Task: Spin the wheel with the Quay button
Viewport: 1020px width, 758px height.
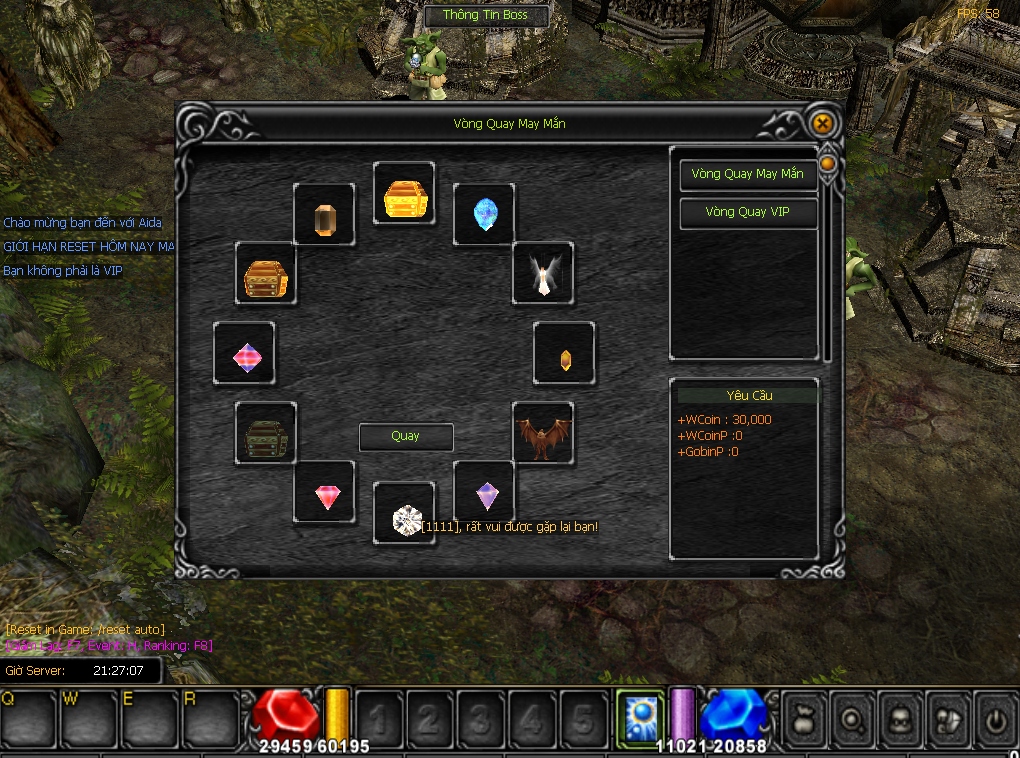Action: pyautogui.click(x=406, y=437)
